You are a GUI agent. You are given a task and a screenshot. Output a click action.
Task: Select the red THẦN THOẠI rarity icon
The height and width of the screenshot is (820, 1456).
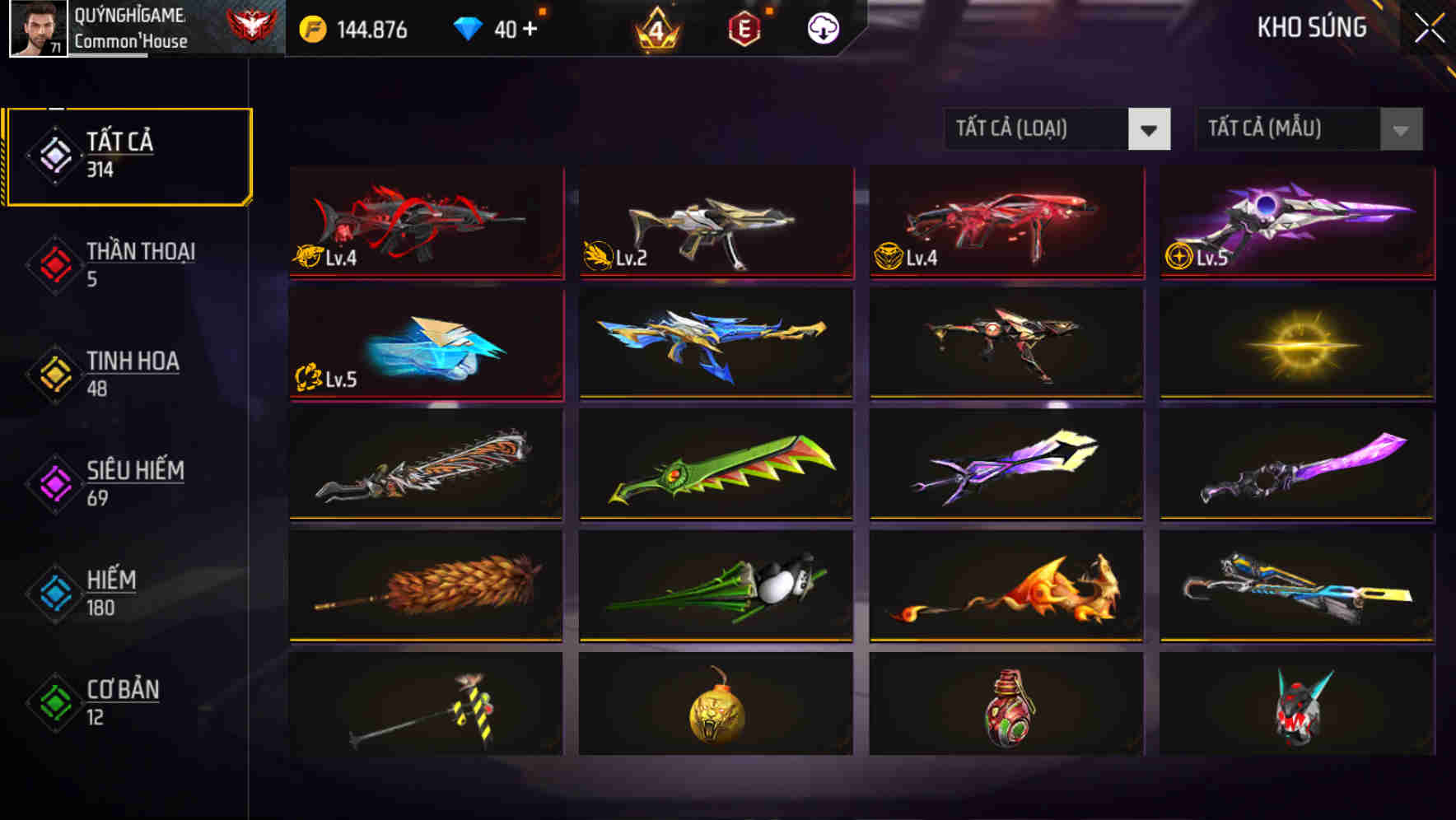53,263
